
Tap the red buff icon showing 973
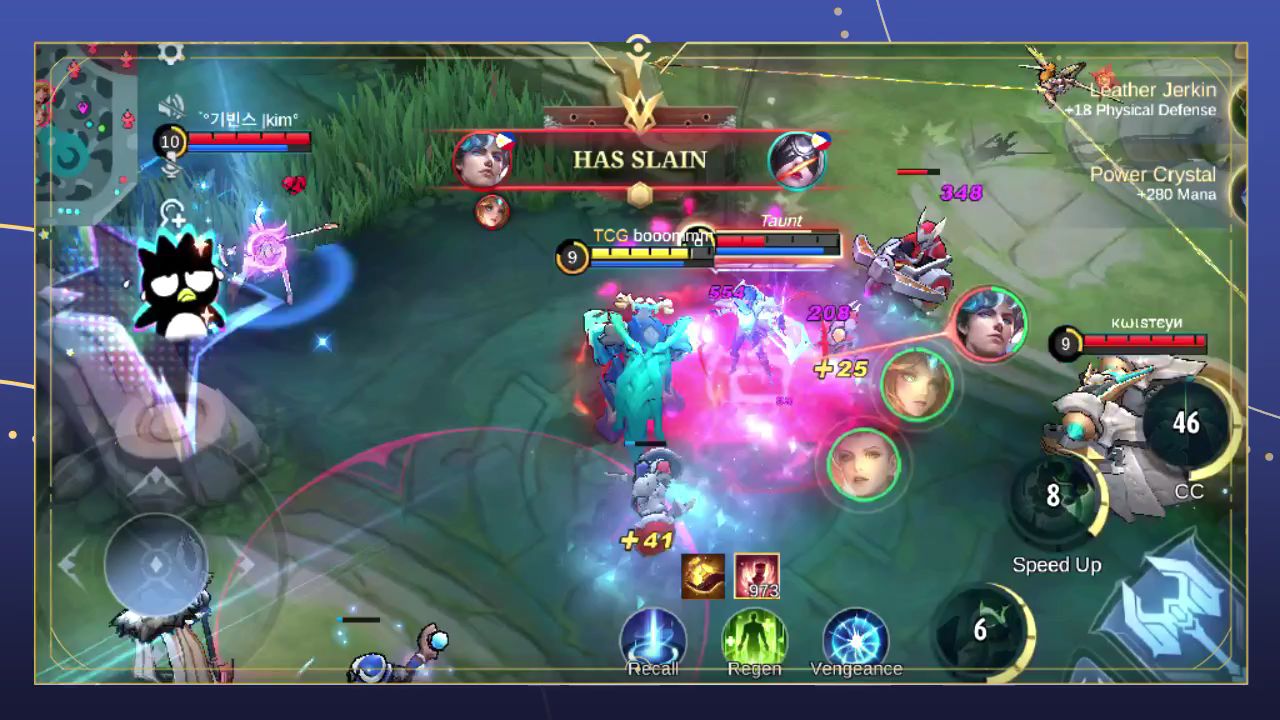coord(757,576)
